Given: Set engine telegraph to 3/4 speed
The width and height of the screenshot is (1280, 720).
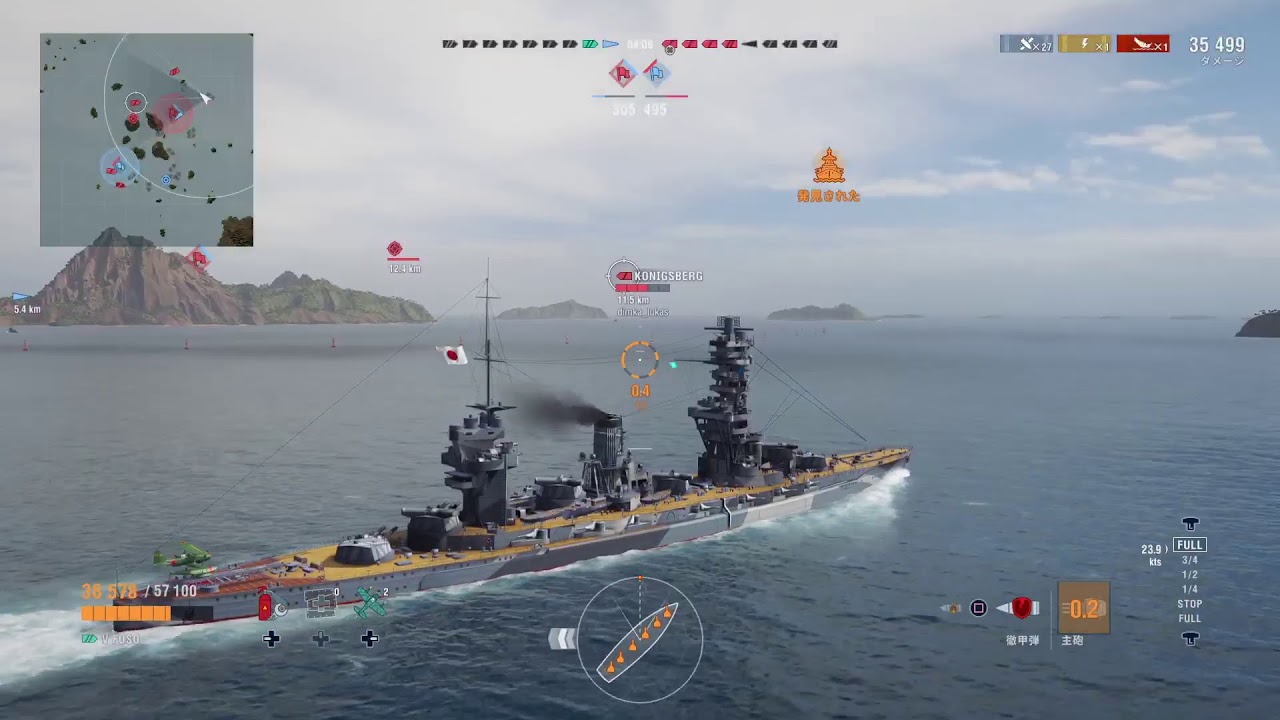Looking at the screenshot, I should [1189, 560].
